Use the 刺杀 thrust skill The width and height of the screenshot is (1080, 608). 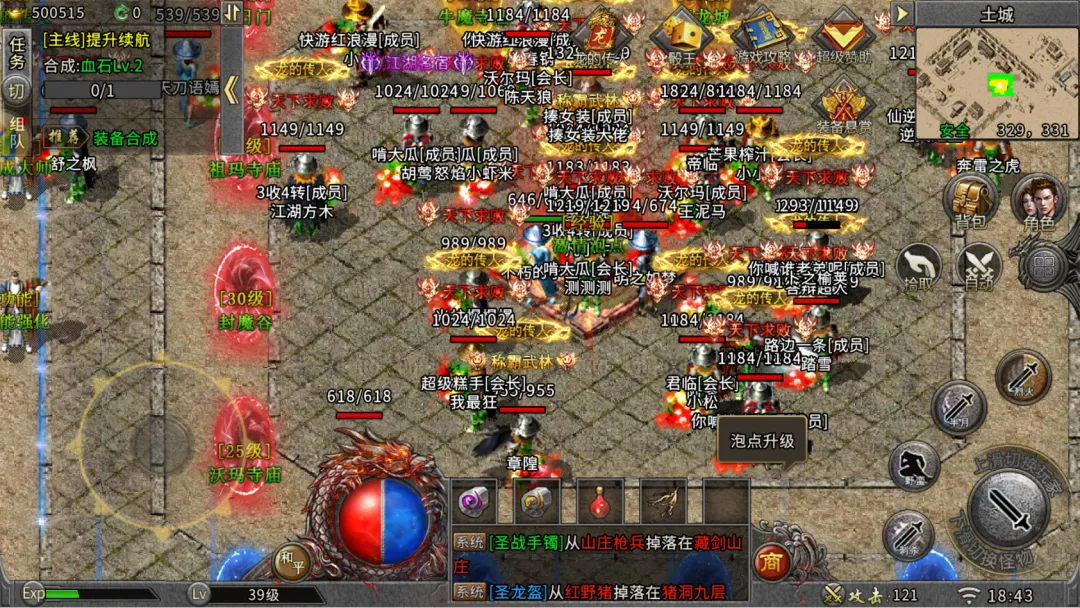(908, 535)
